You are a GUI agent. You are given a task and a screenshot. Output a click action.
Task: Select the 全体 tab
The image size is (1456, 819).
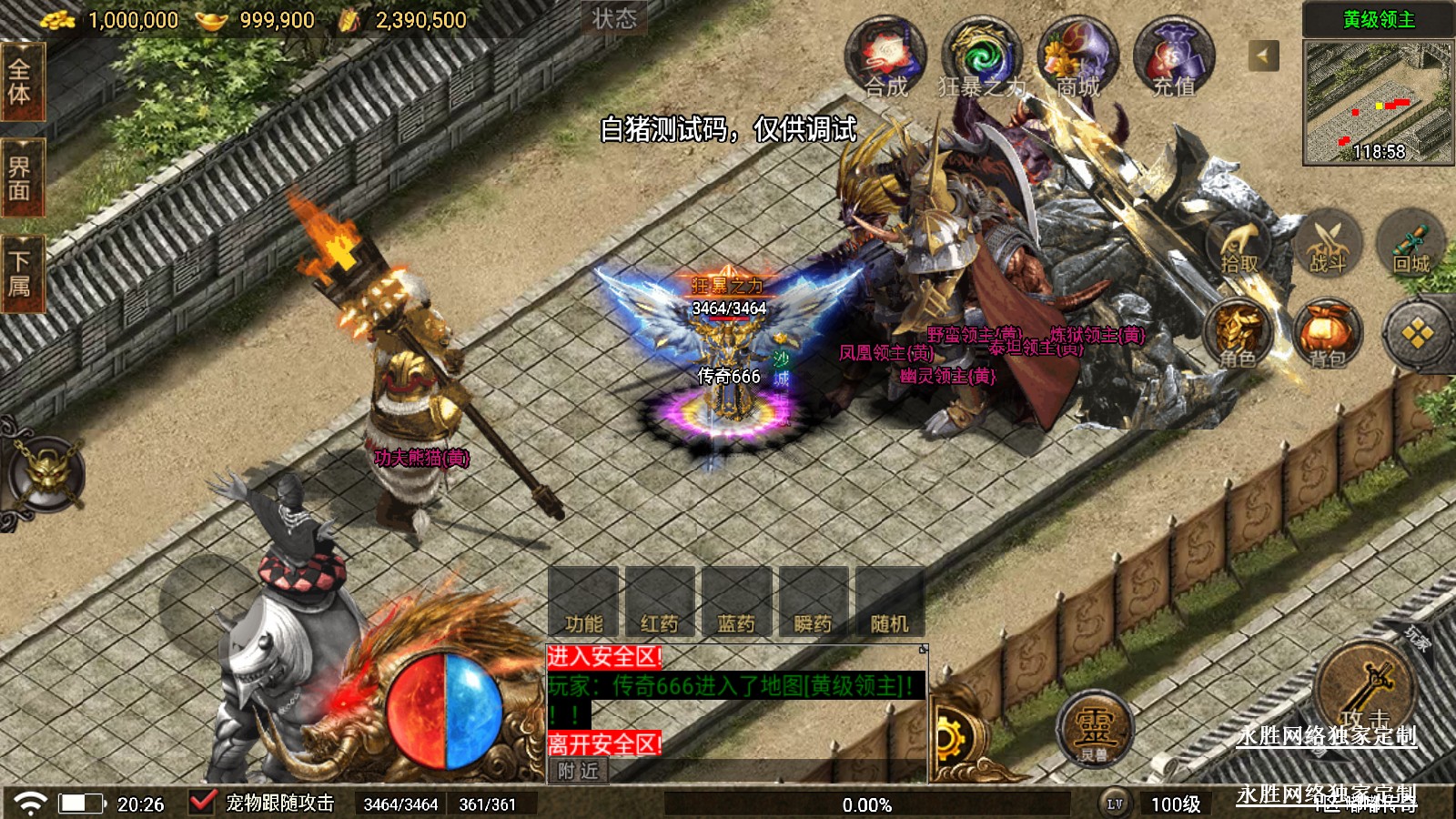[x=20, y=82]
